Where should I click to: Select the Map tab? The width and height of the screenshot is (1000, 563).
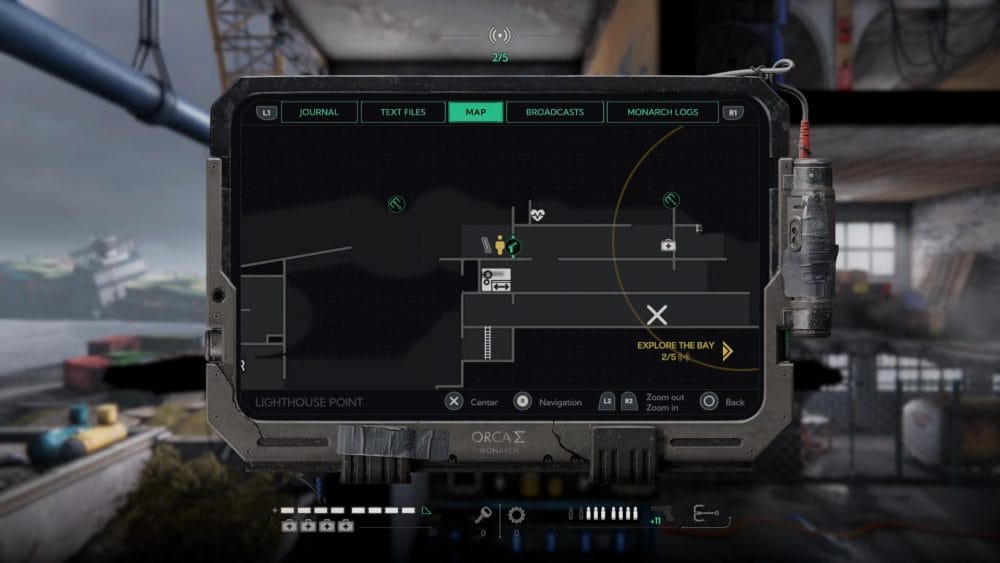pyautogui.click(x=476, y=112)
